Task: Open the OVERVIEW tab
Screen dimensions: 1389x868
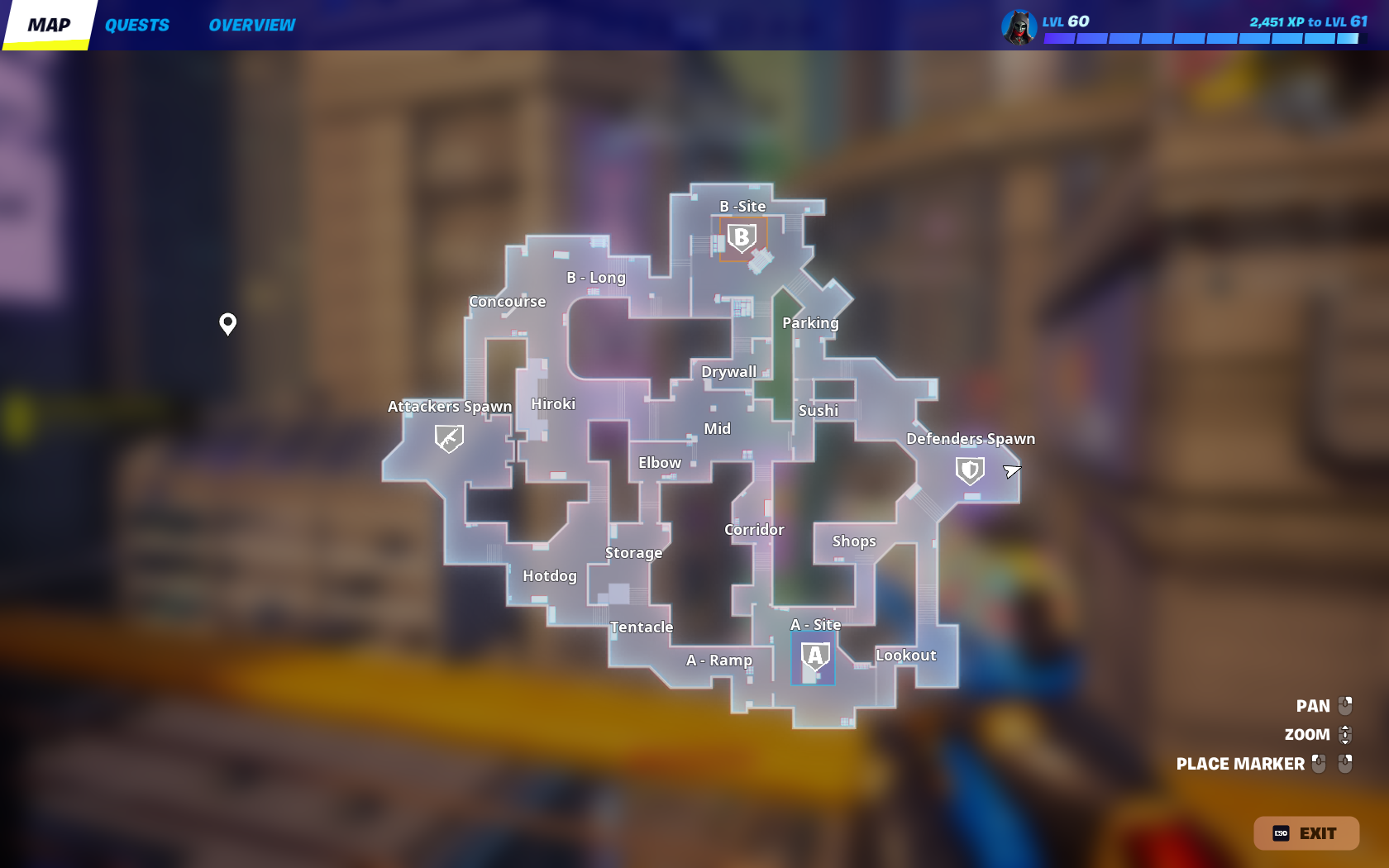Action: [251, 25]
